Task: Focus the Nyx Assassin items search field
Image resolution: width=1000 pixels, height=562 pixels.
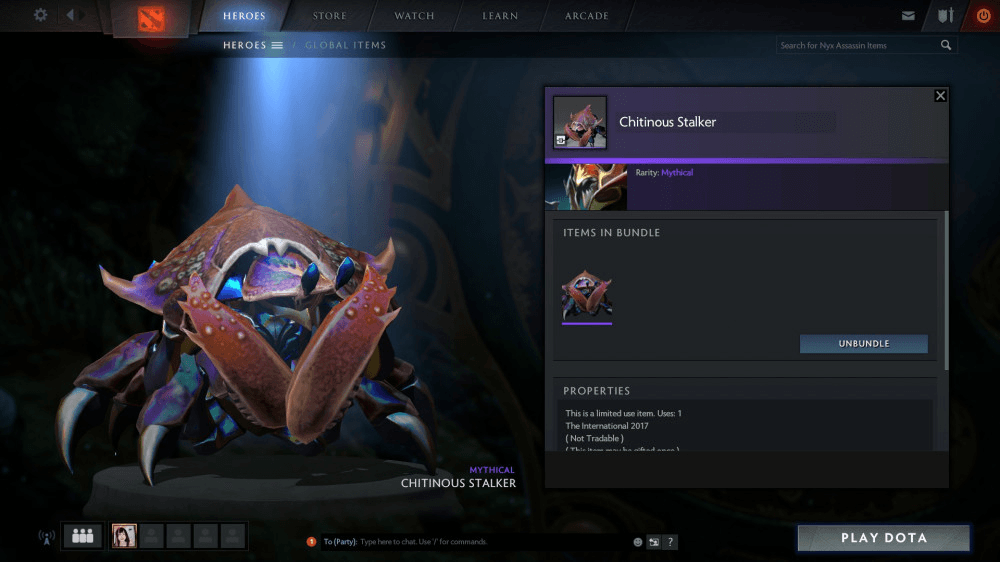Action: [x=858, y=45]
